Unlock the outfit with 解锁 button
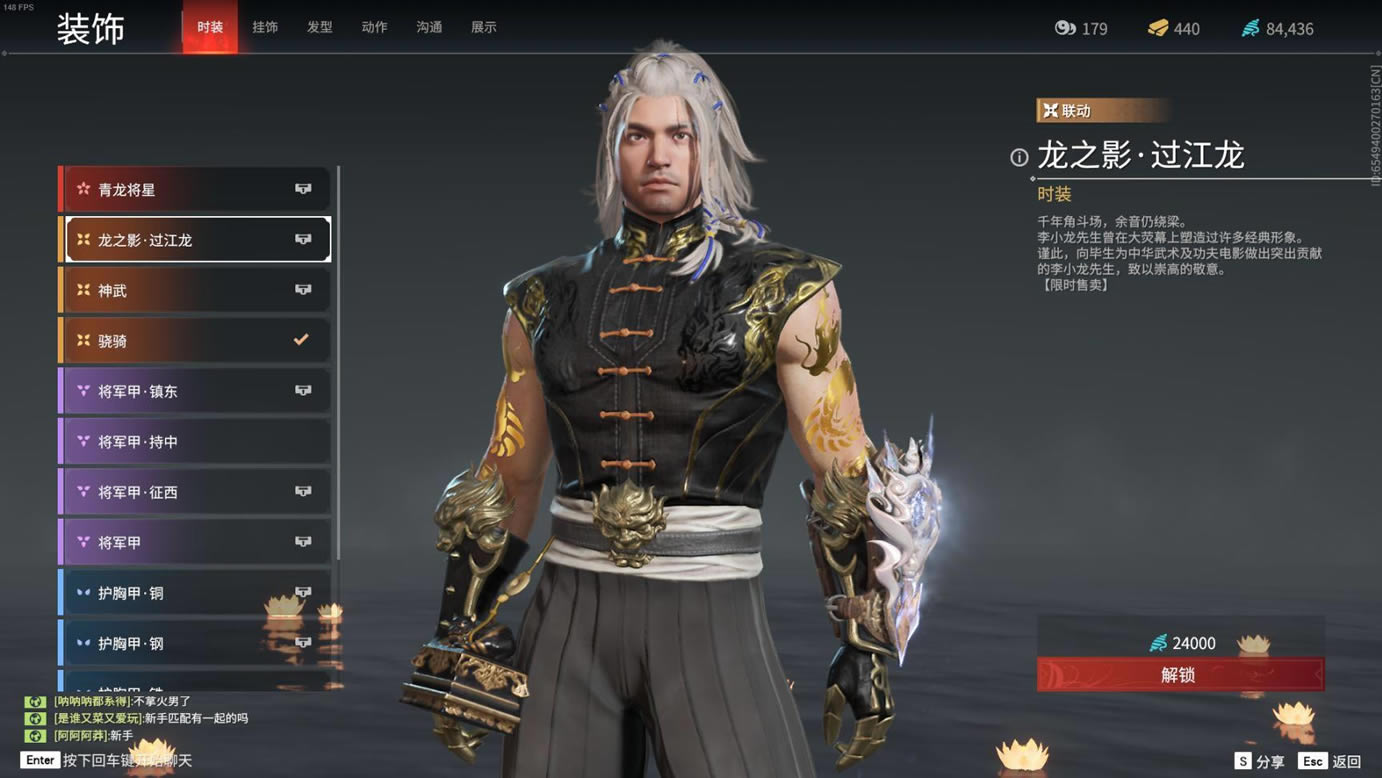The height and width of the screenshot is (778, 1382). 1180,675
